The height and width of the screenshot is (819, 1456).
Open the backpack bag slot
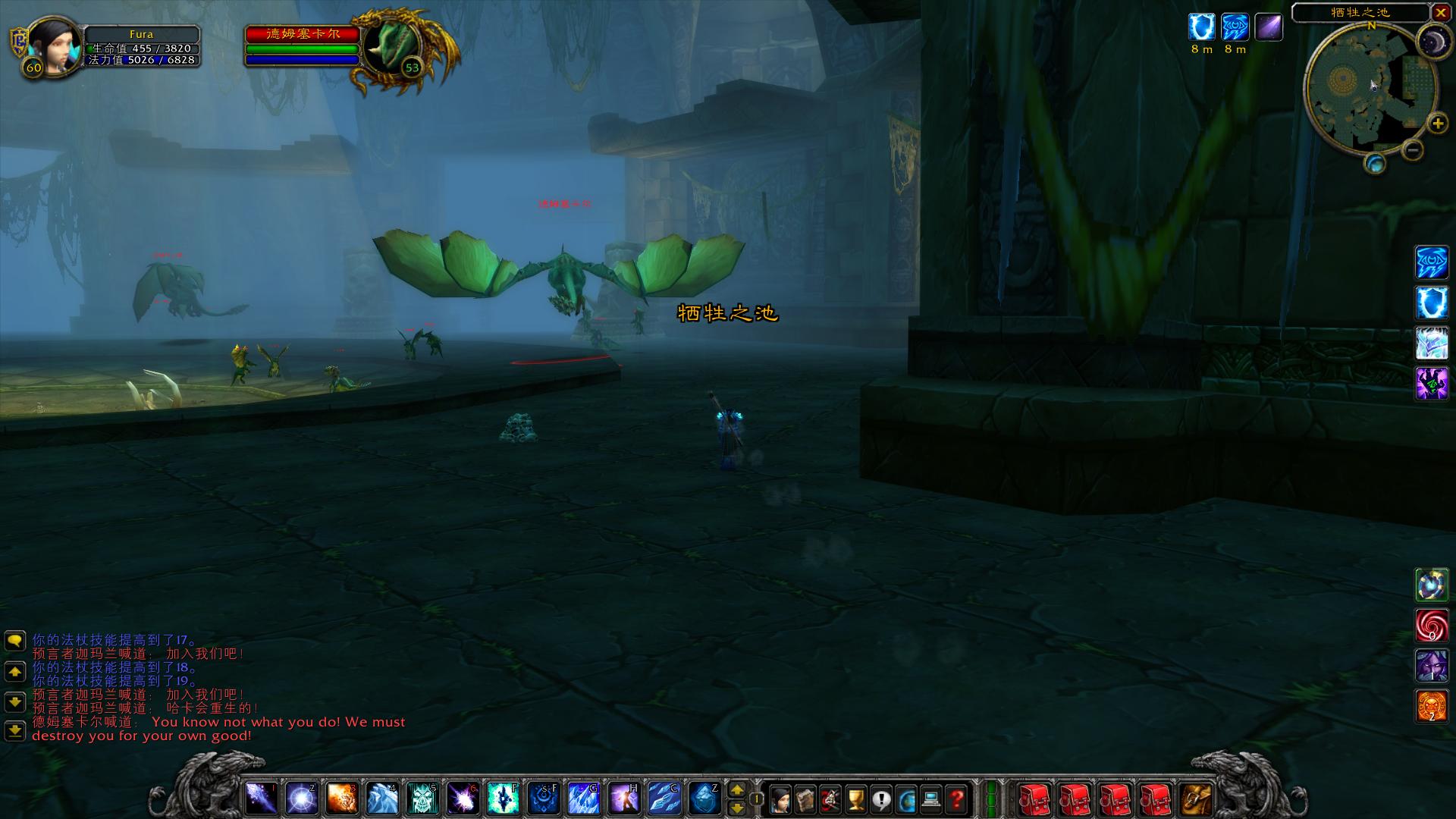pyautogui.click(x=1197, y=799)
